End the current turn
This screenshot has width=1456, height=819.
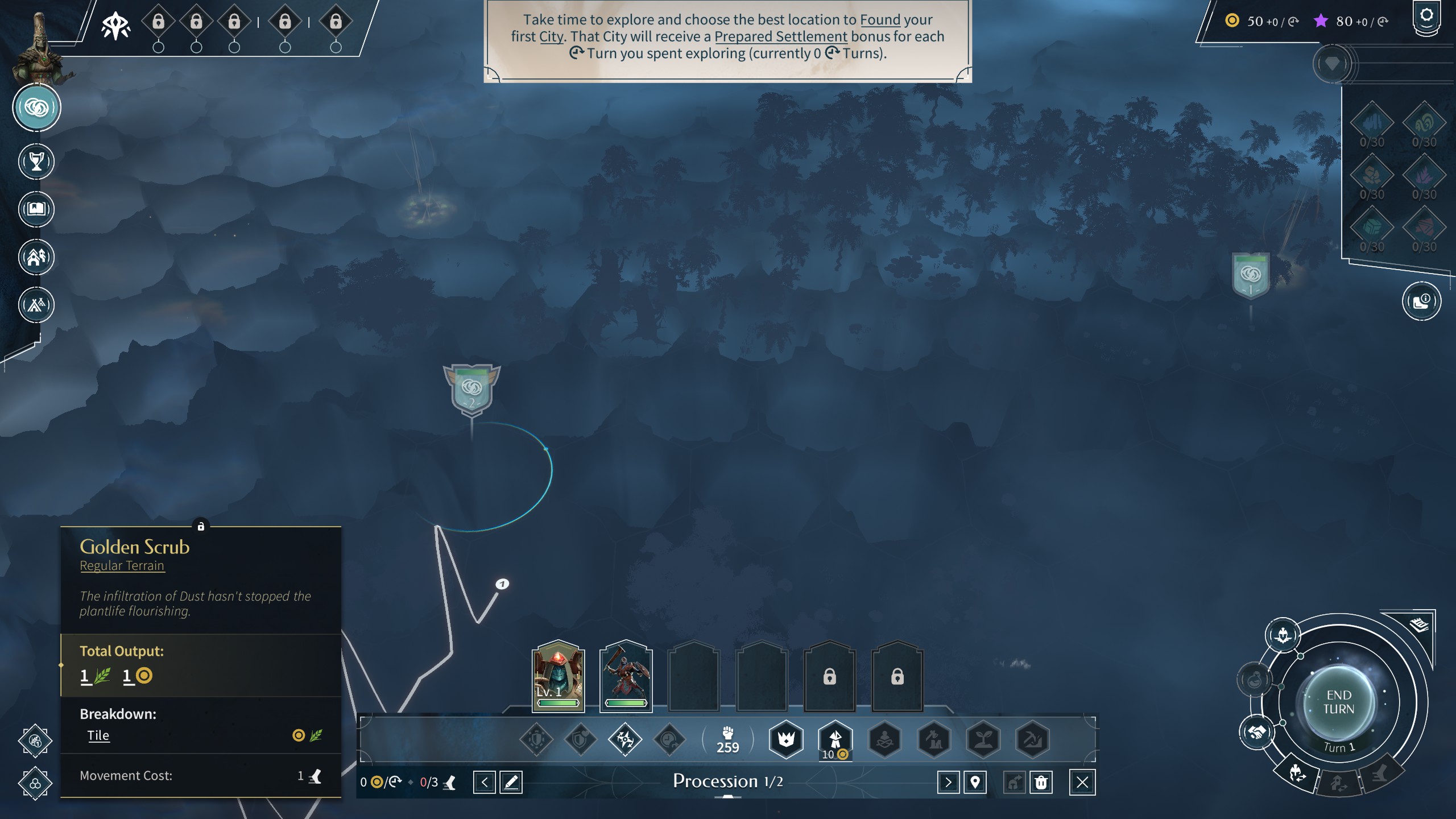pos(1338,703)
